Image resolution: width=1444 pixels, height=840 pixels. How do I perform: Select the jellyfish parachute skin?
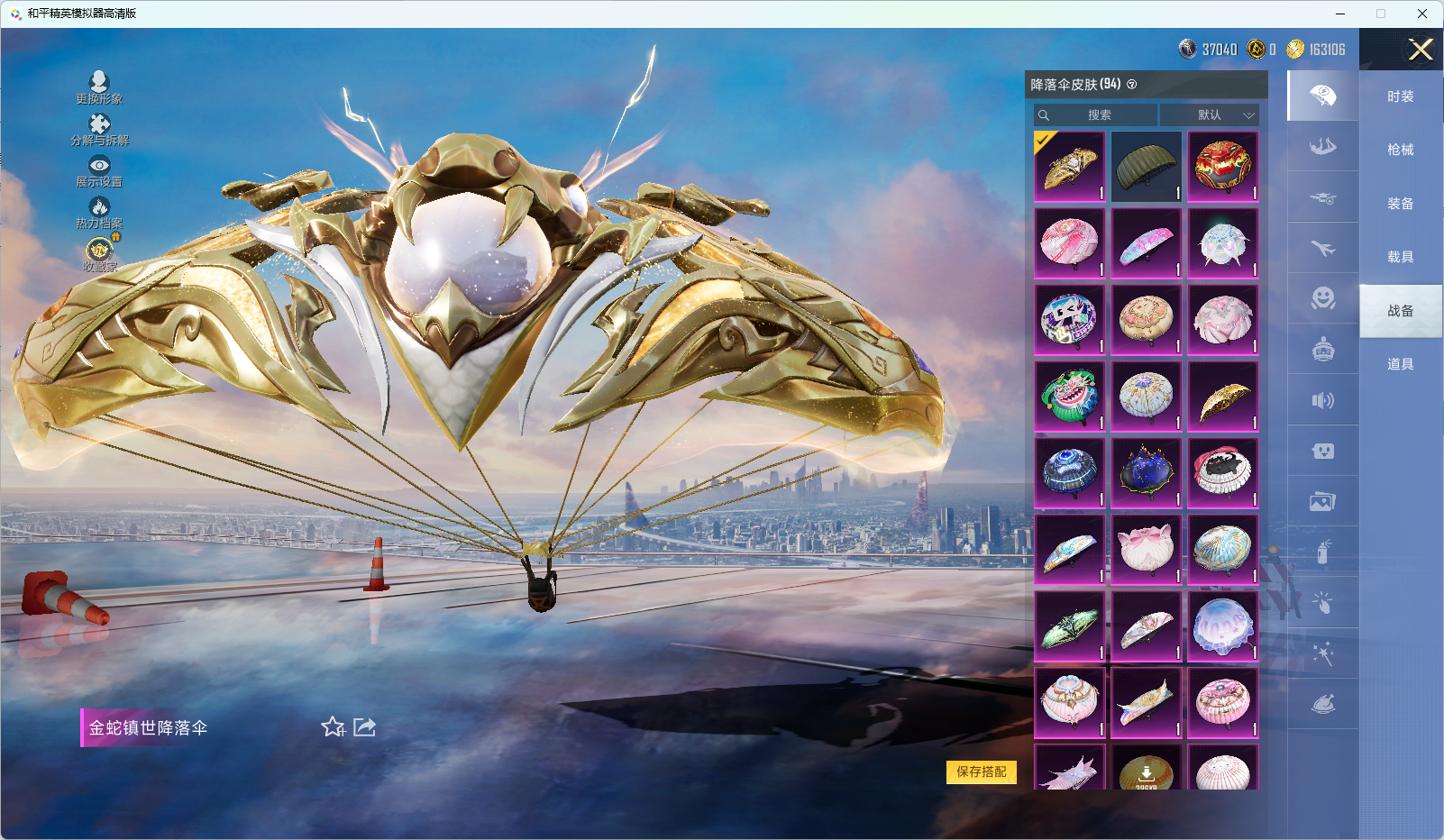(x=1222, y=626)
